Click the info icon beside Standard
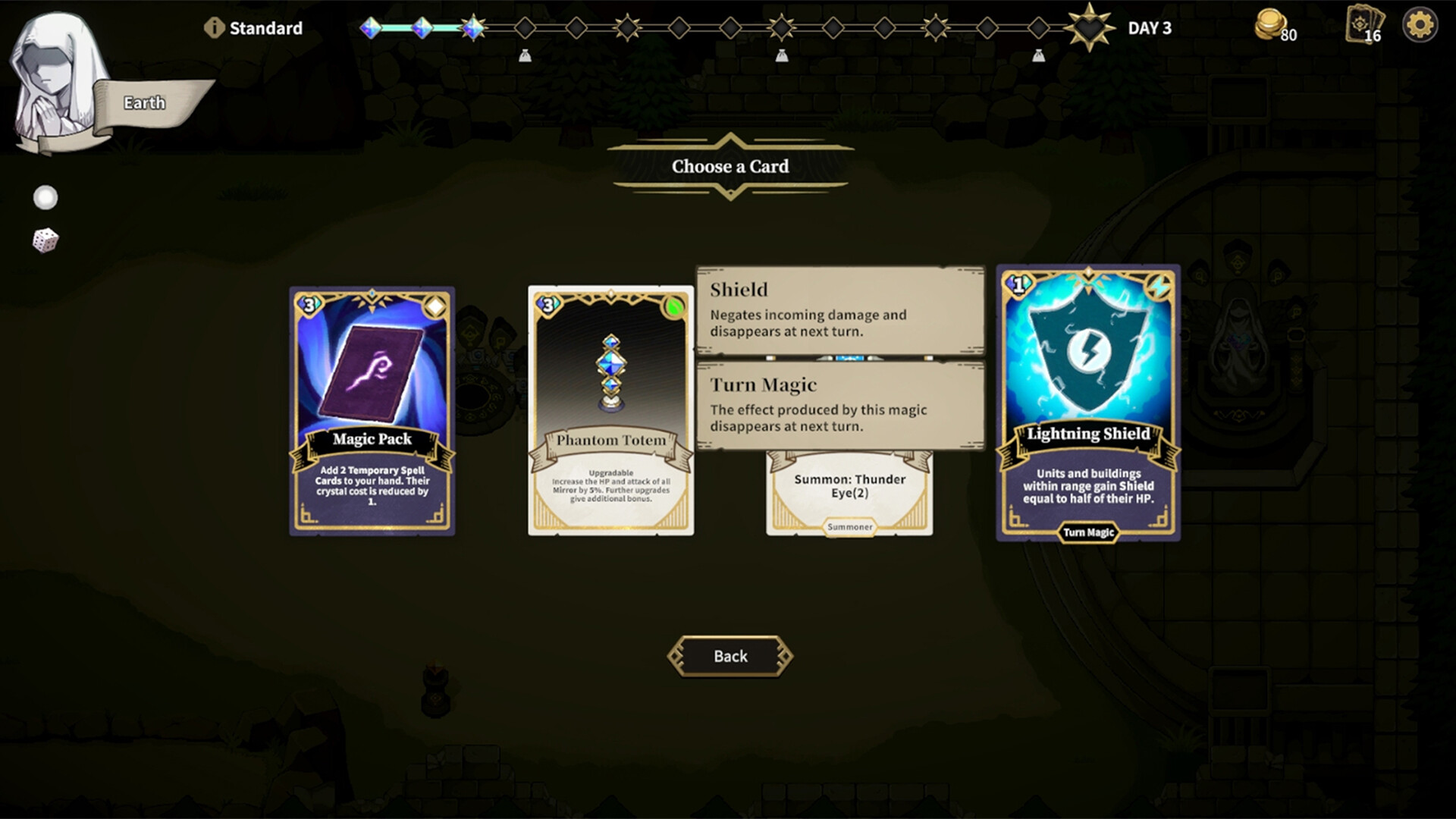1456x819 pixels. [x=214, y=26]
